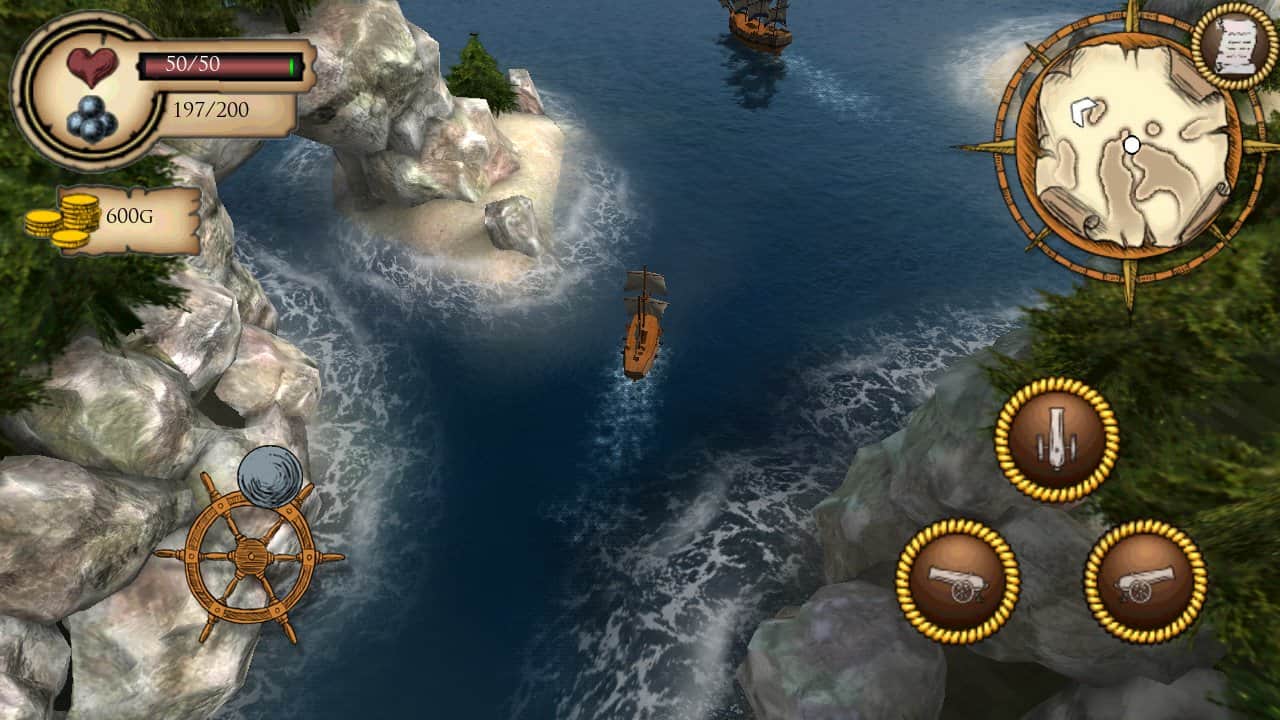
Task: Expand the health status panel
Action: (x=160, y=85)
